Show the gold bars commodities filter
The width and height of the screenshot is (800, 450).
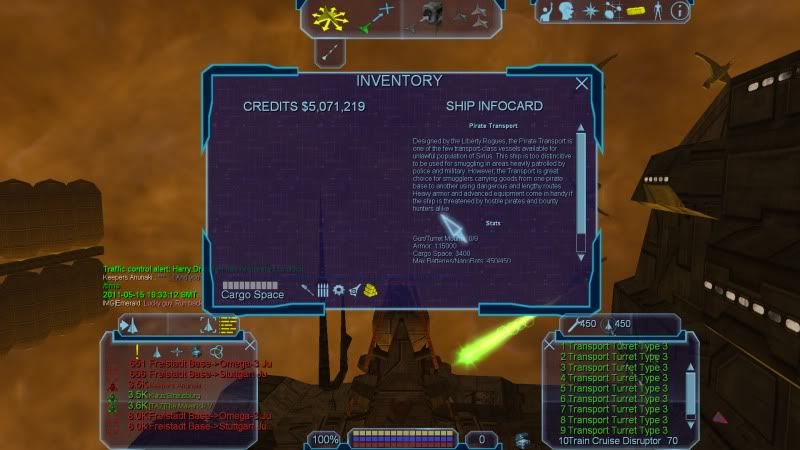click(x=370, y=290)
